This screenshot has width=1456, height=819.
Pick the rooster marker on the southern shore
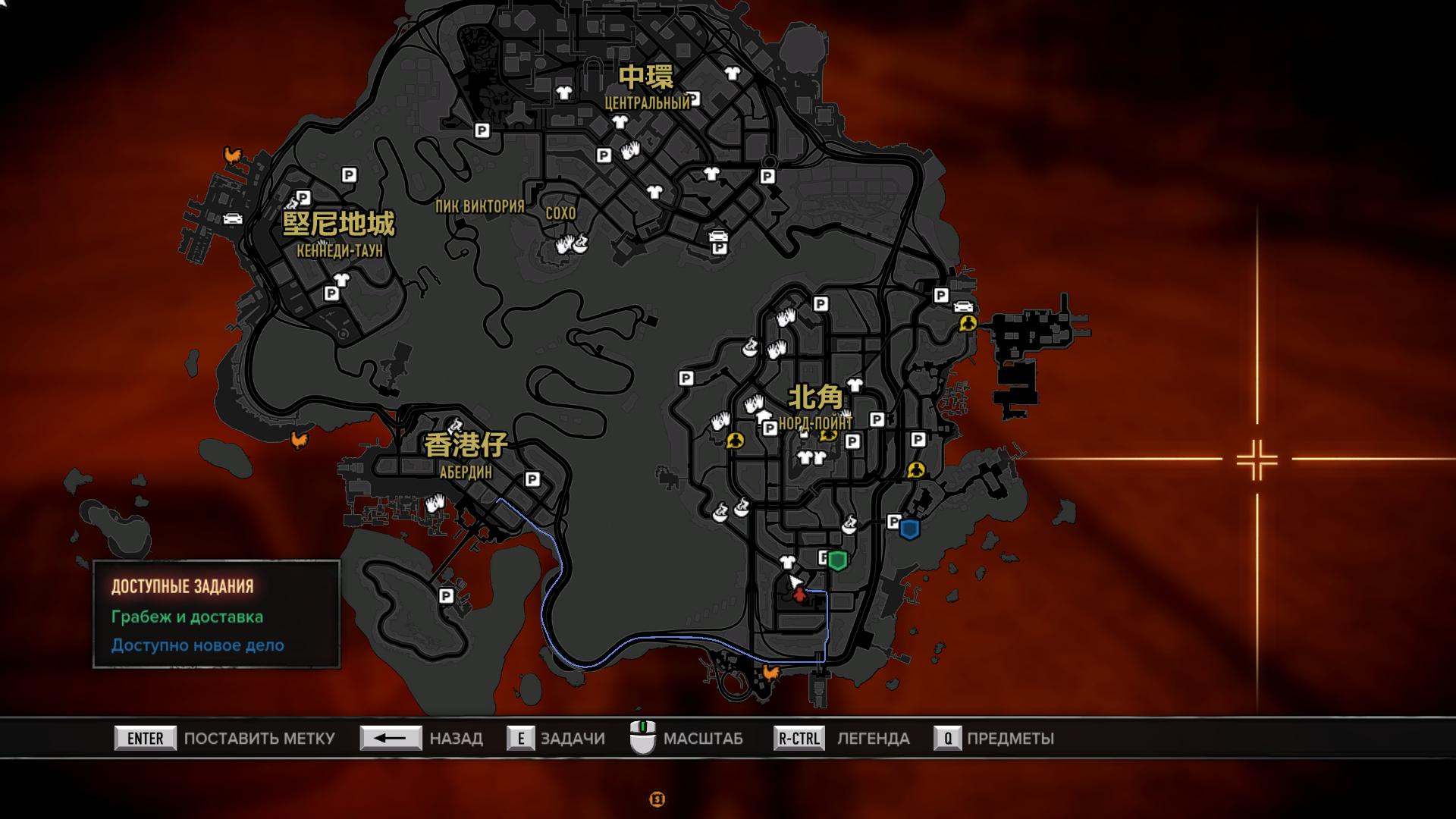[x=771, y=673]
